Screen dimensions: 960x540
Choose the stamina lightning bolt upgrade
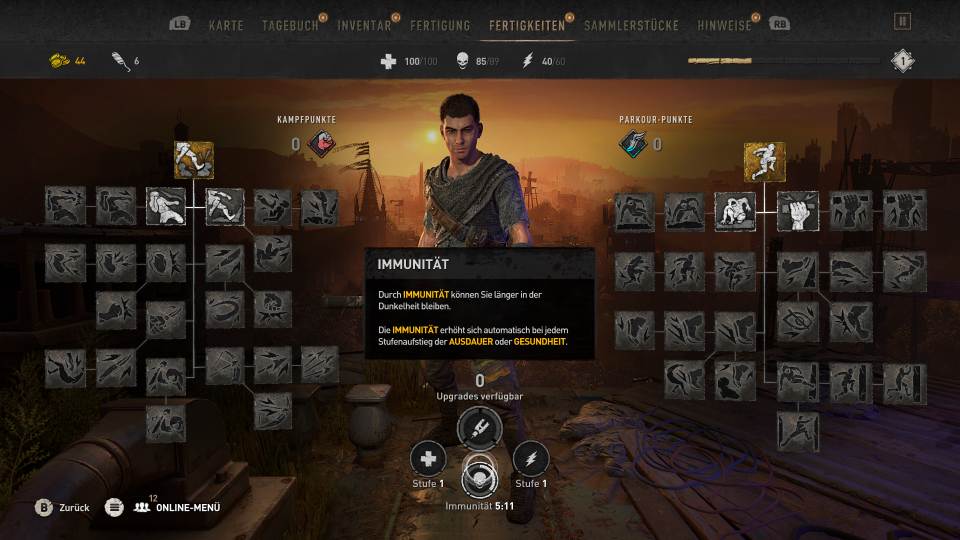point(531,458)
